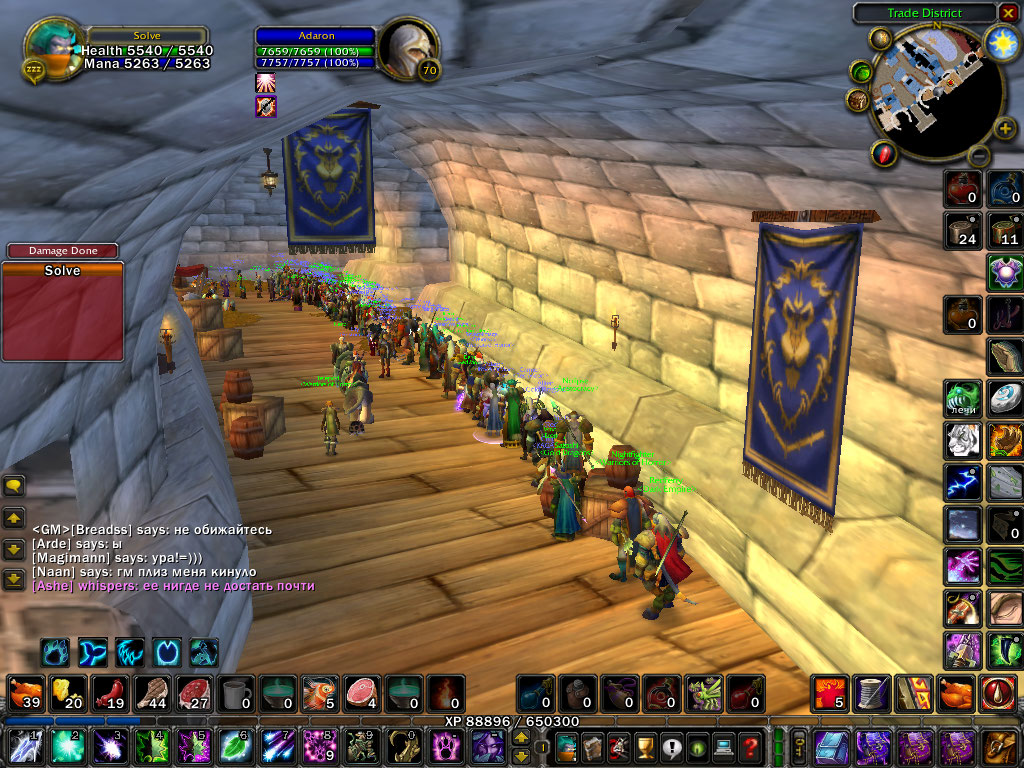Click the sun day-night indicator on minimap
The image size is (1024, 768).
pyautogui.click(x=1000, y=43)
